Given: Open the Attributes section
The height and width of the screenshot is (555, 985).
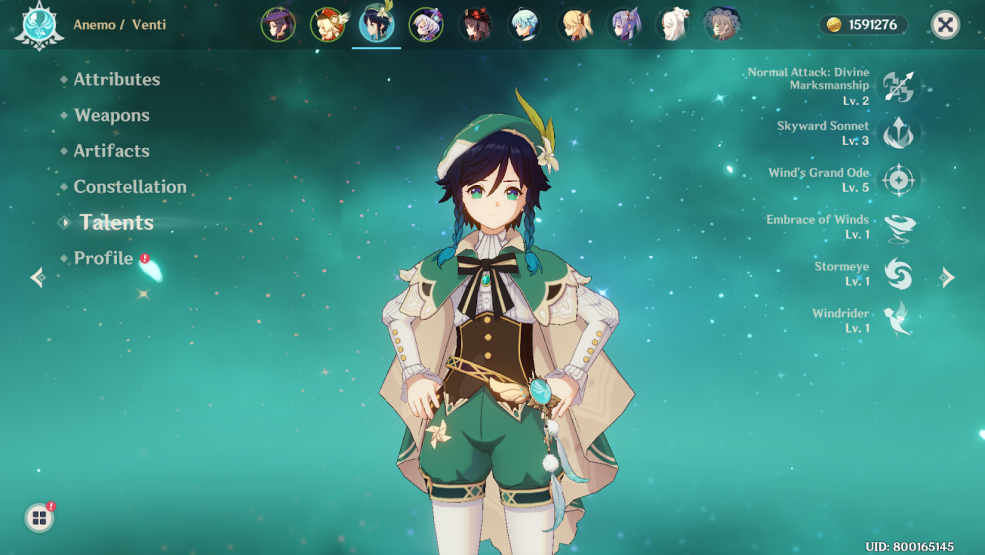Looking at the screenshot, I should point(116,80).
